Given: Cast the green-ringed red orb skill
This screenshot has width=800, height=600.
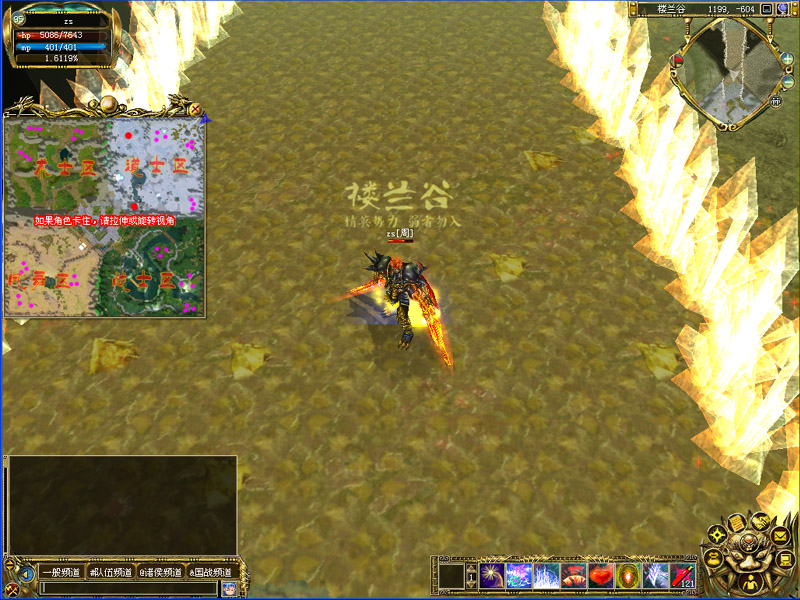Looking at the screenshot, I should point(628,576).
